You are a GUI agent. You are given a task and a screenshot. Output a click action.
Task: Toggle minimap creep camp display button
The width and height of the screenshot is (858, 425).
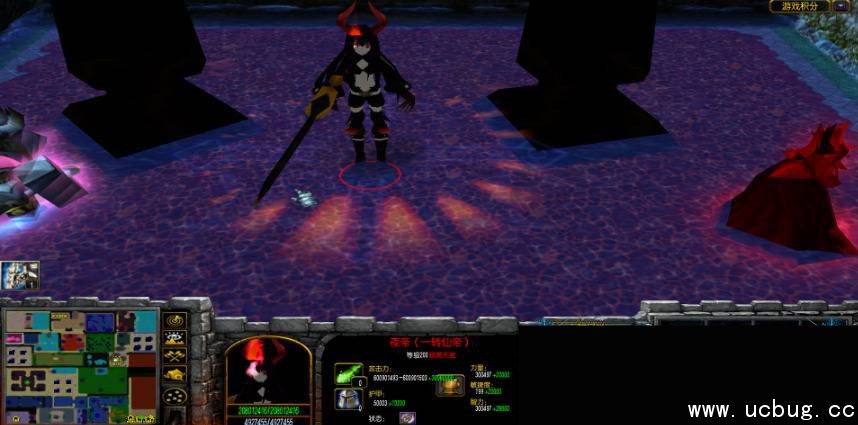tap(175, 375)
